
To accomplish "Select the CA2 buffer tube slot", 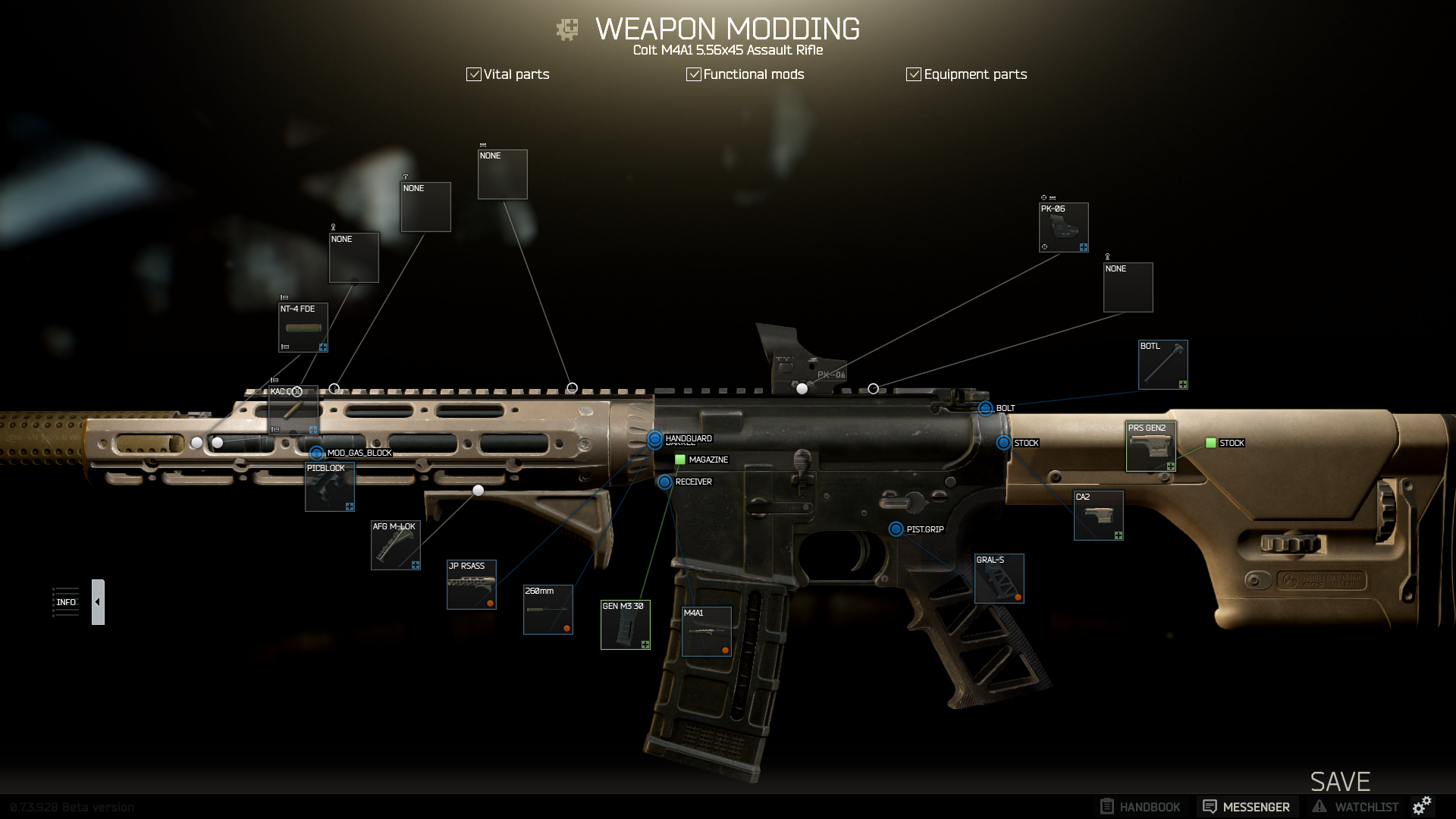I will click(x=1098, y=516).
